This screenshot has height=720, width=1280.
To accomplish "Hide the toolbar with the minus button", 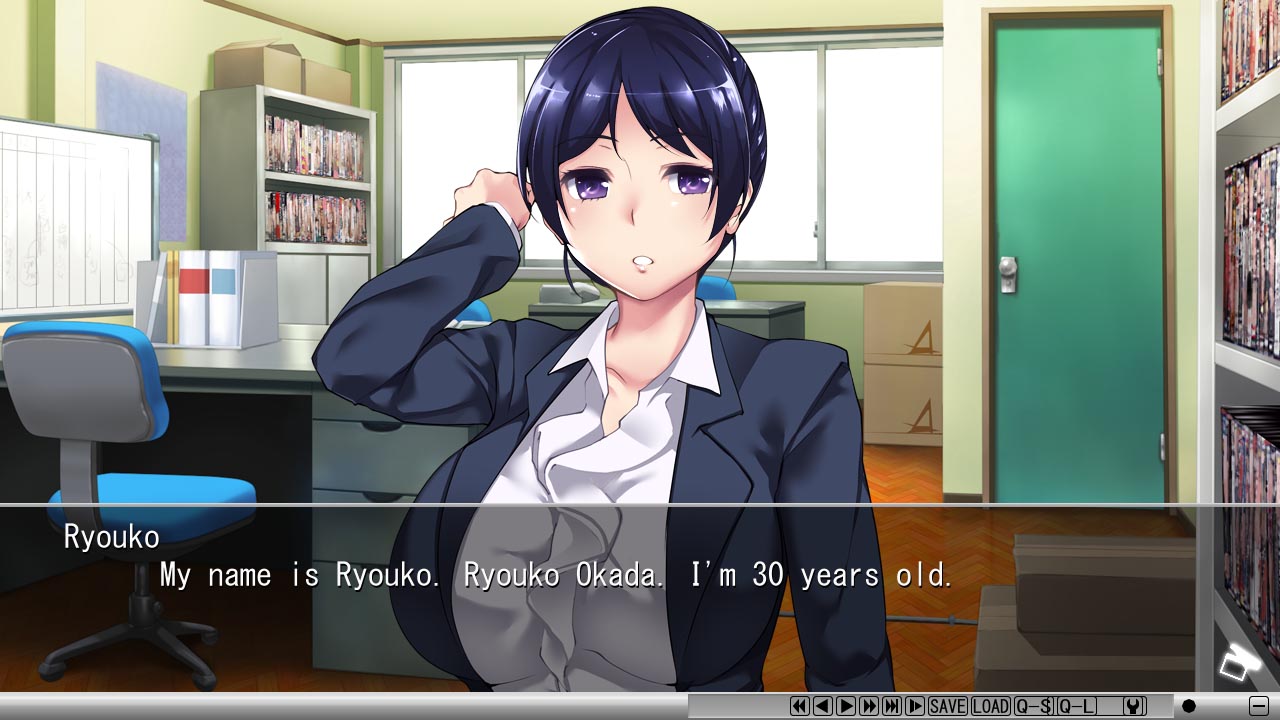I will (1259, 705).
